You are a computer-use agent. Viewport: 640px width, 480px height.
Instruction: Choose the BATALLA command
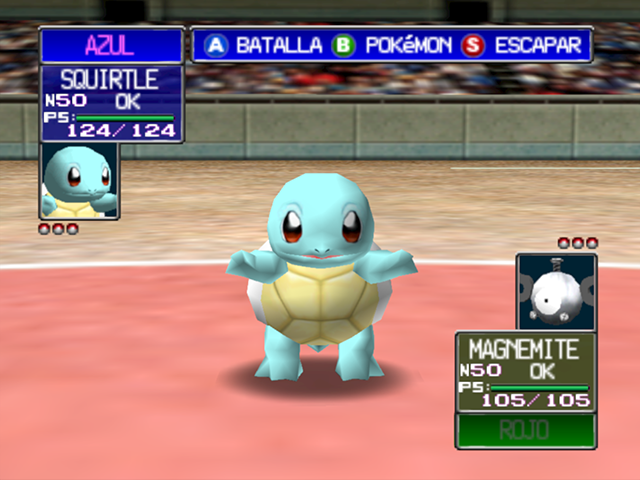tap(264, 46)
